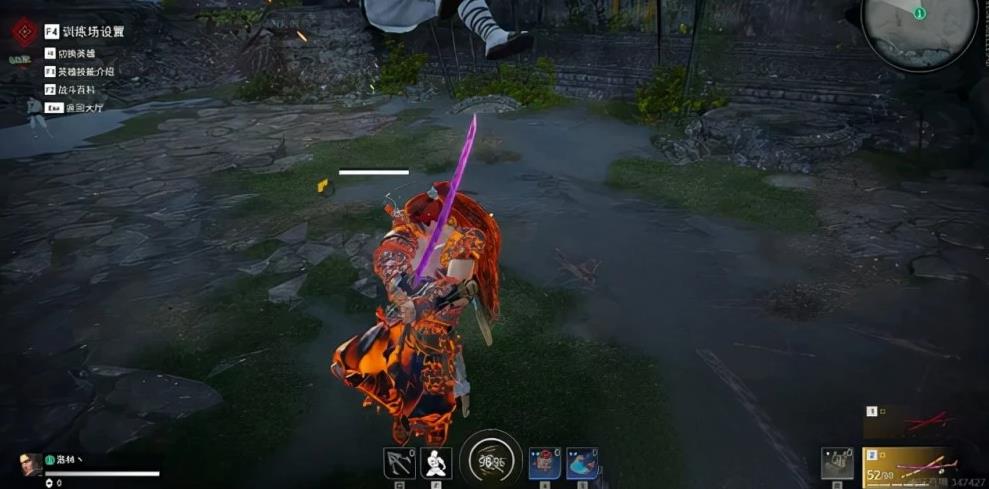Select the grappling hook slot
The image size is (989, 489).
[x=399, y=463]
